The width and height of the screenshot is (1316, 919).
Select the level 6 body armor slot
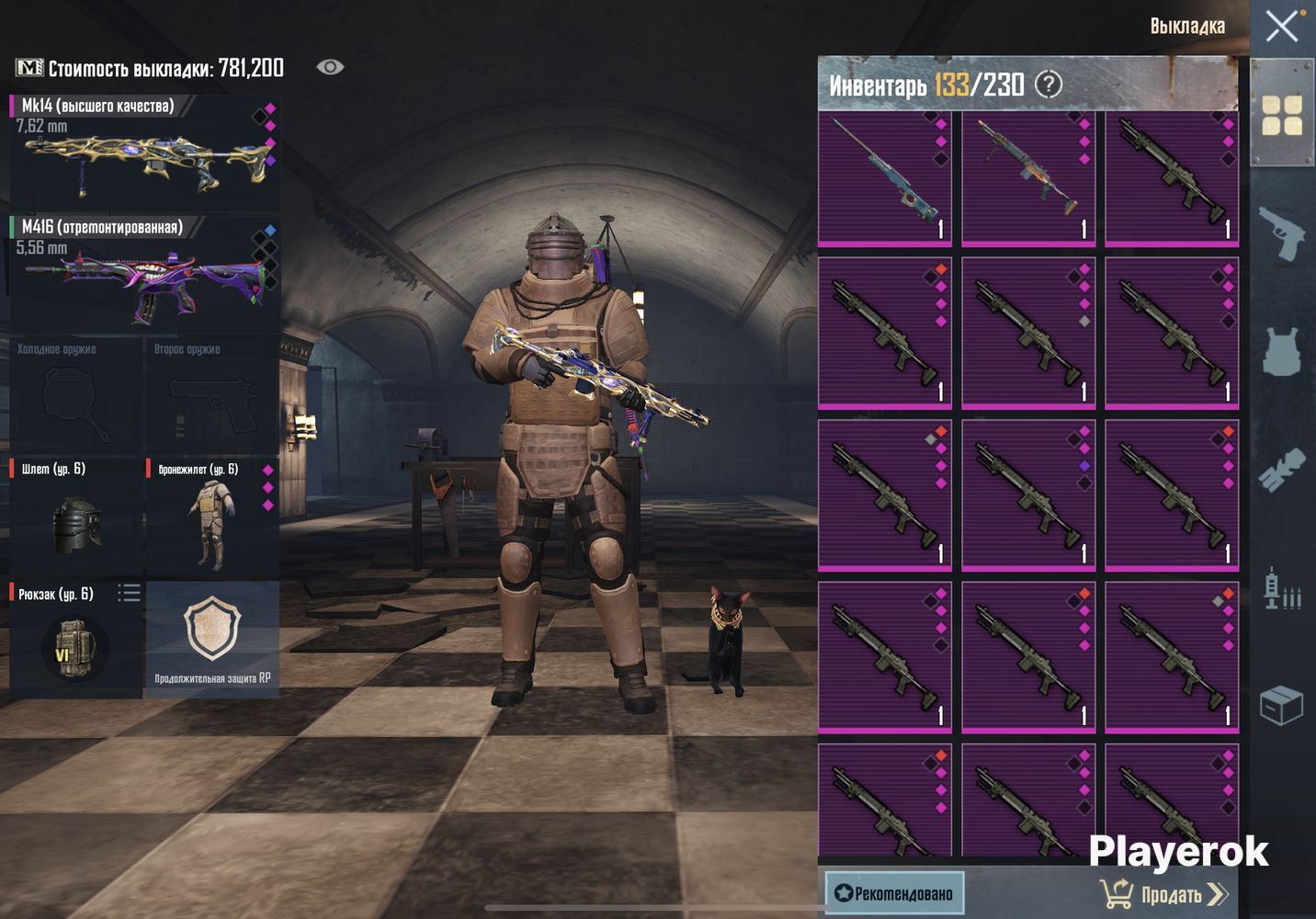(212, 518)
